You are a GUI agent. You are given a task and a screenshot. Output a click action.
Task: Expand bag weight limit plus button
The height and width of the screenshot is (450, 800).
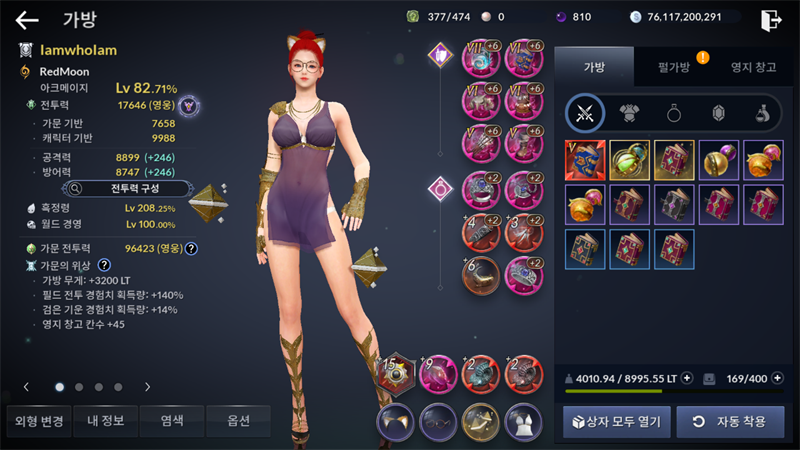[x=686, y=379]
